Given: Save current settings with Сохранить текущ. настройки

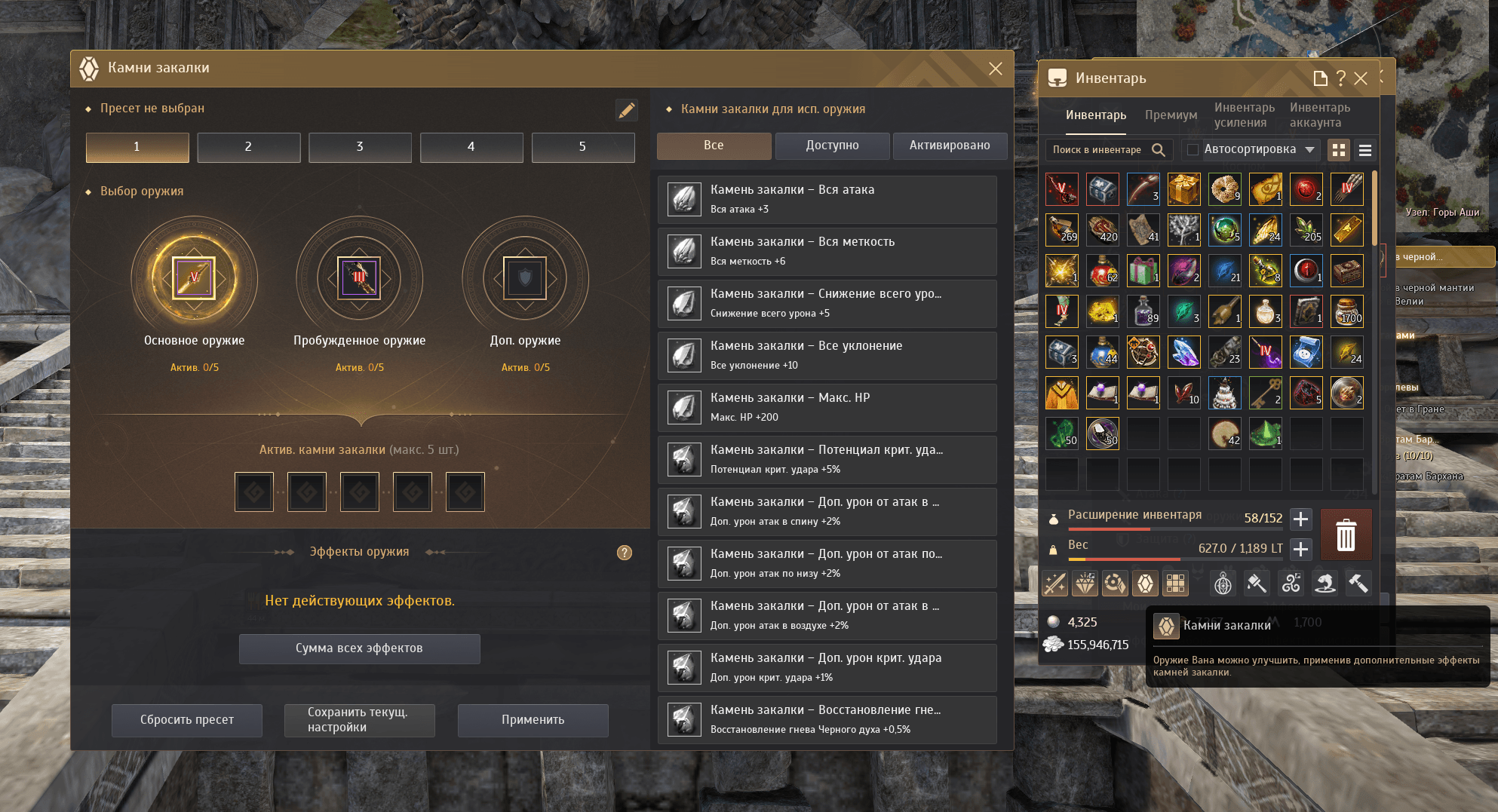Looking at the screenshot, I should pyautogui.click(x=359, y=720).
